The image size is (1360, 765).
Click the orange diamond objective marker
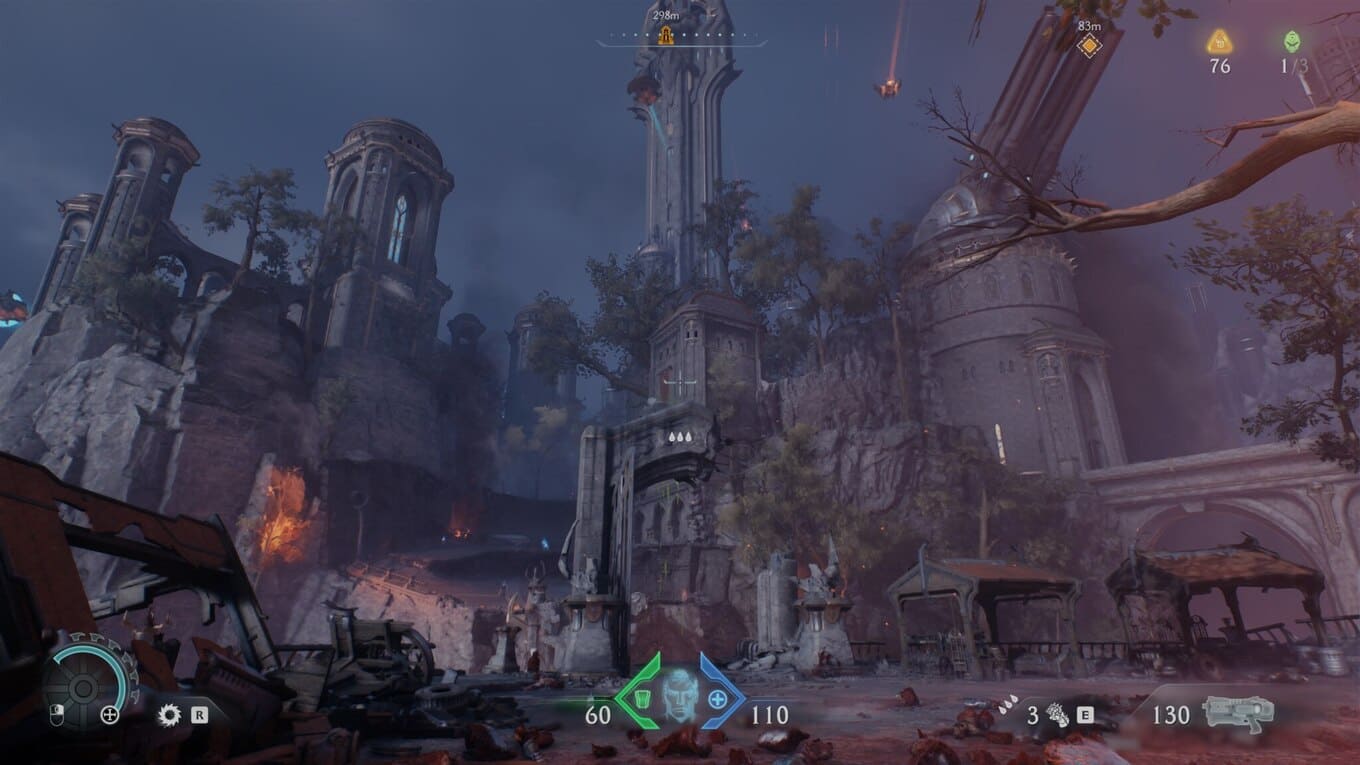(x=1088, y=45)
